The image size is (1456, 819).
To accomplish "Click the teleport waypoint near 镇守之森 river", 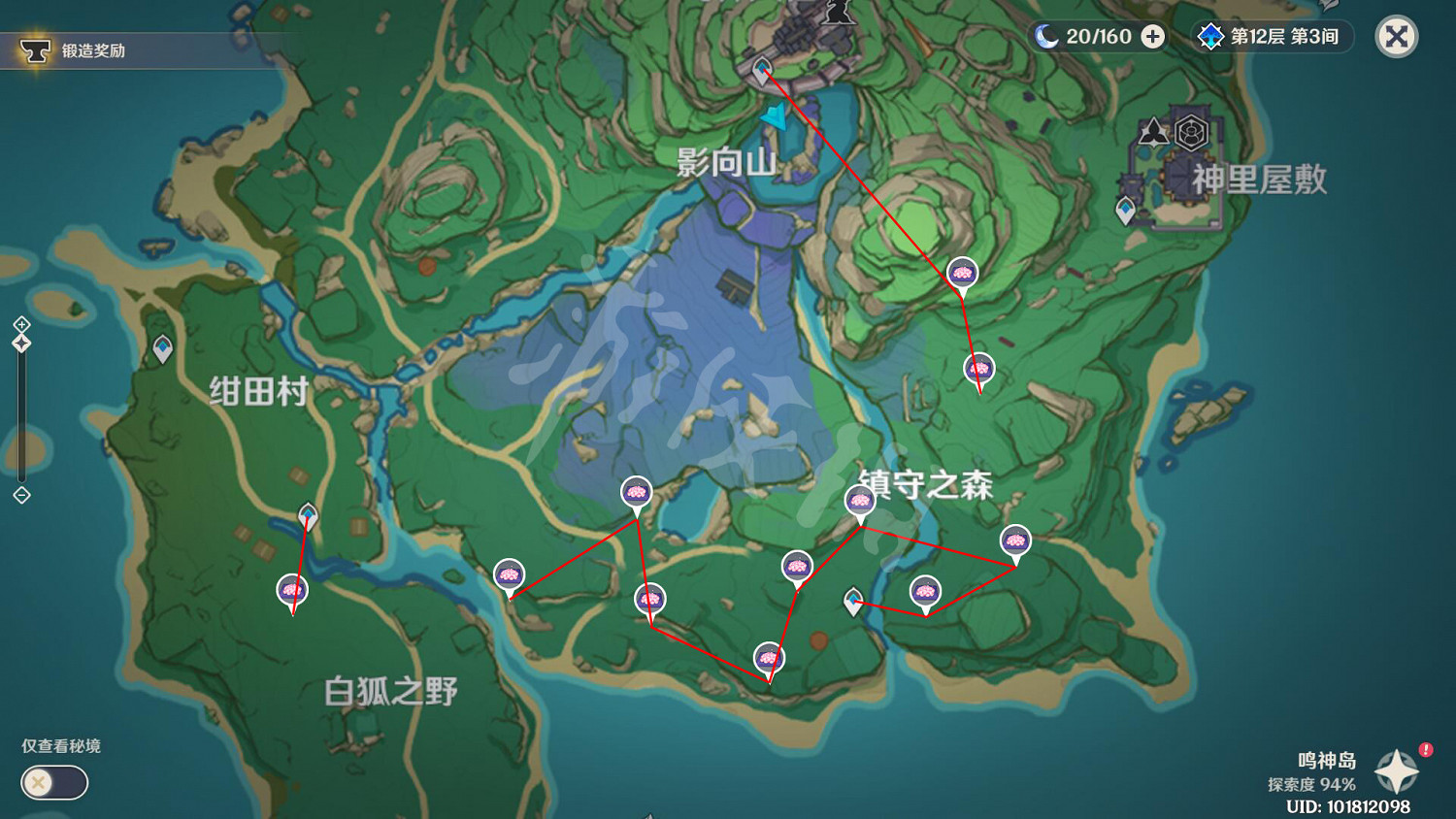I will coord(851,604).
